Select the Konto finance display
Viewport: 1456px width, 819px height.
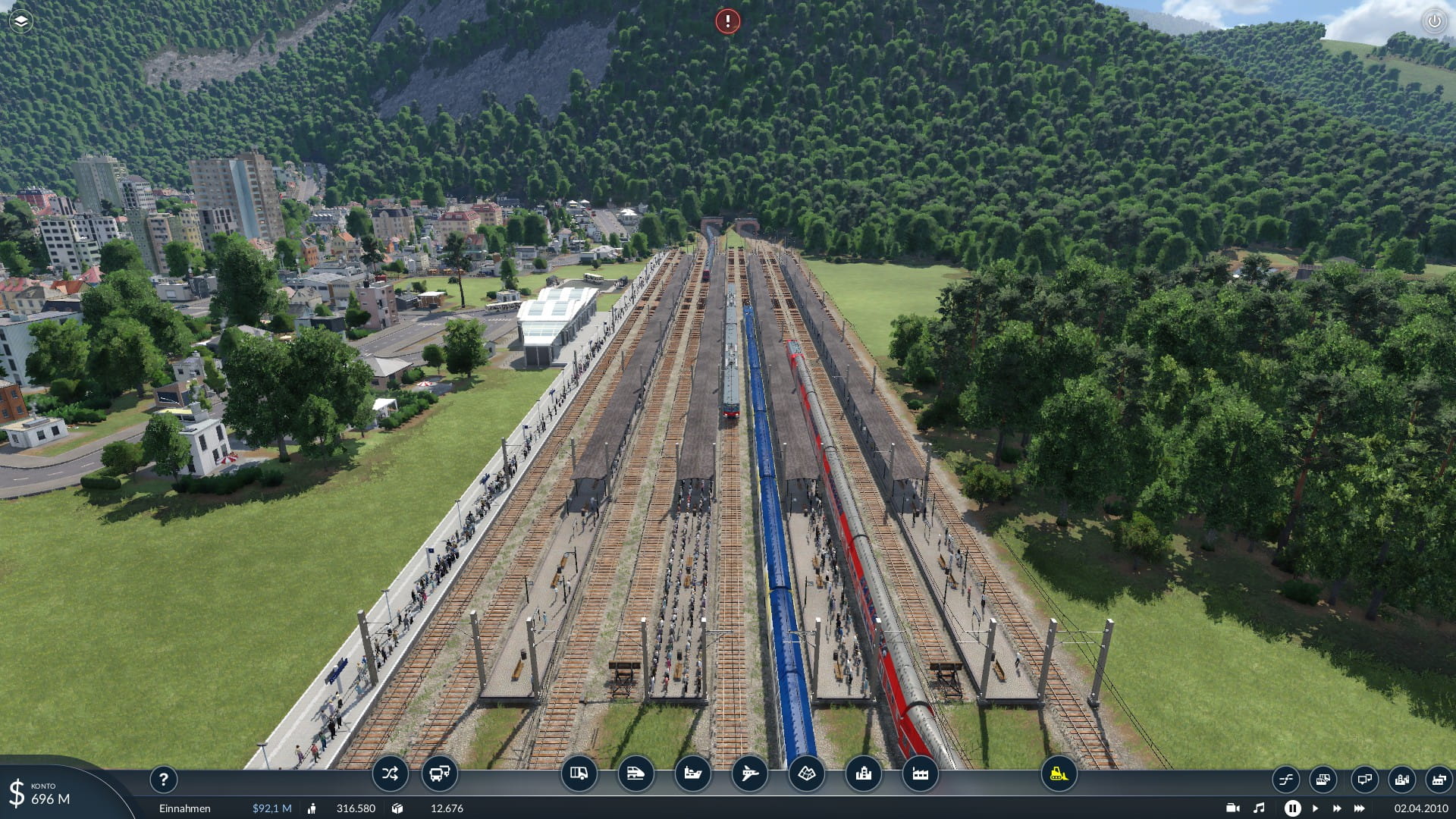(45, 794)
